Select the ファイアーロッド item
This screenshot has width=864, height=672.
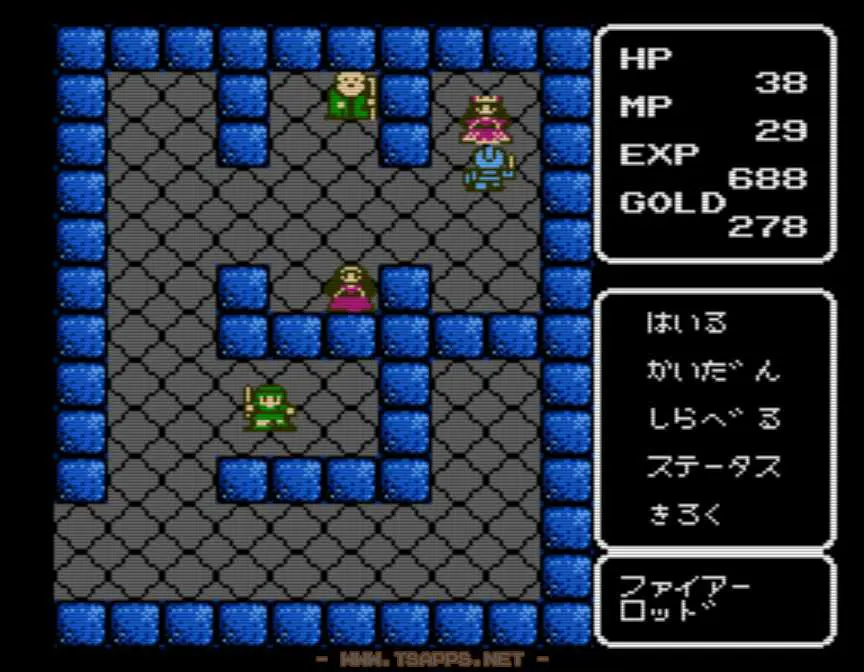[684, 599]
